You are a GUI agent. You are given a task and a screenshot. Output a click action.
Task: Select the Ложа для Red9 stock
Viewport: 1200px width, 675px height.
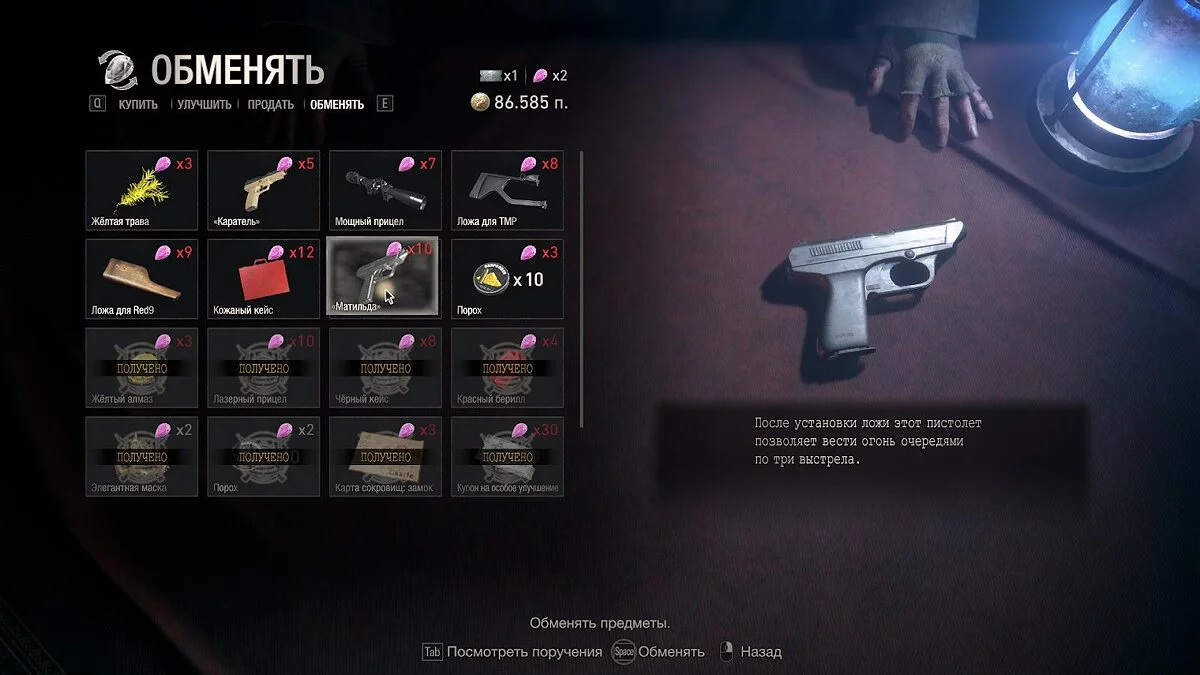[x=139, y=279]
